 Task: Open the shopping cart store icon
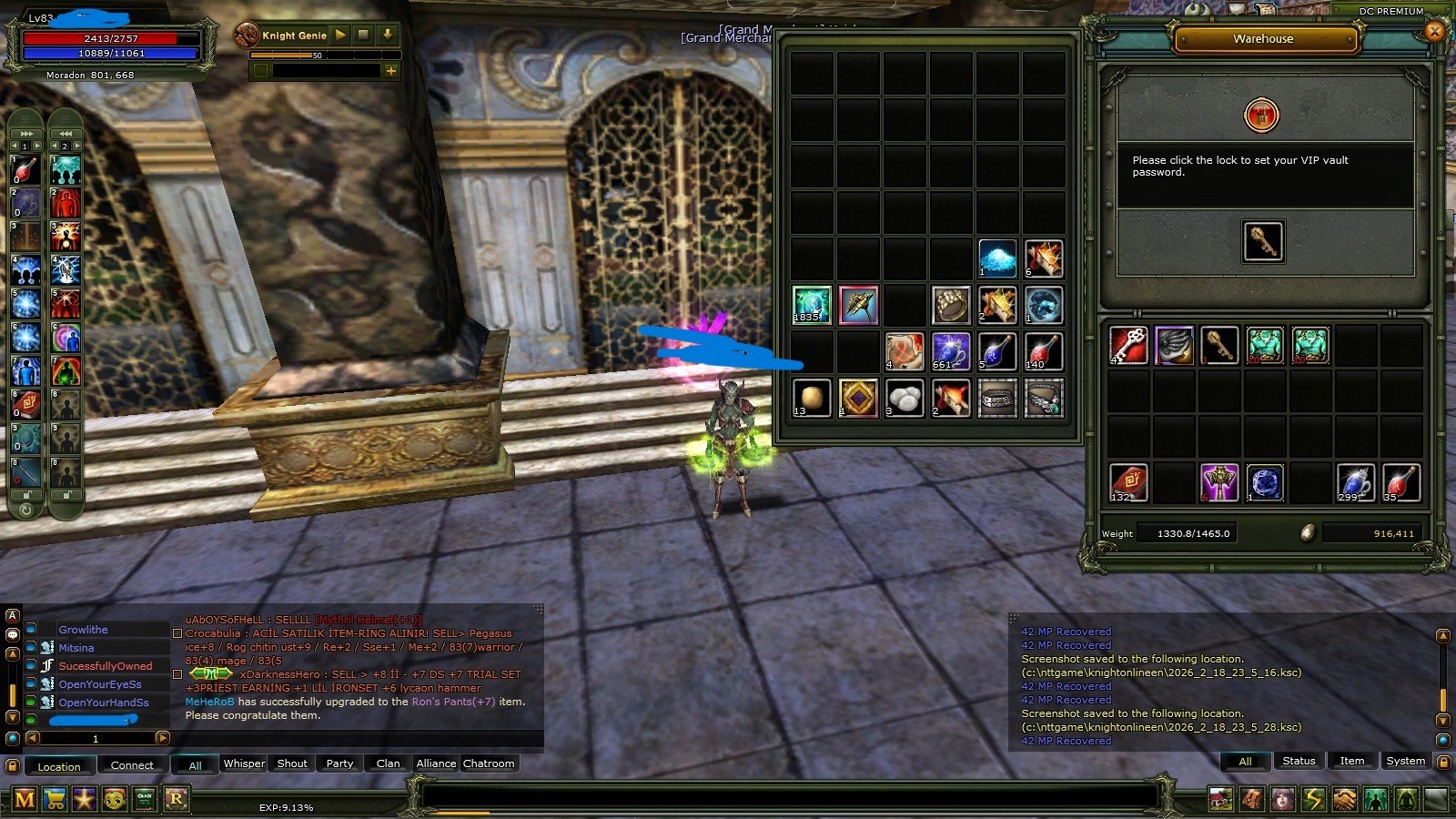[x=56, y=798]
